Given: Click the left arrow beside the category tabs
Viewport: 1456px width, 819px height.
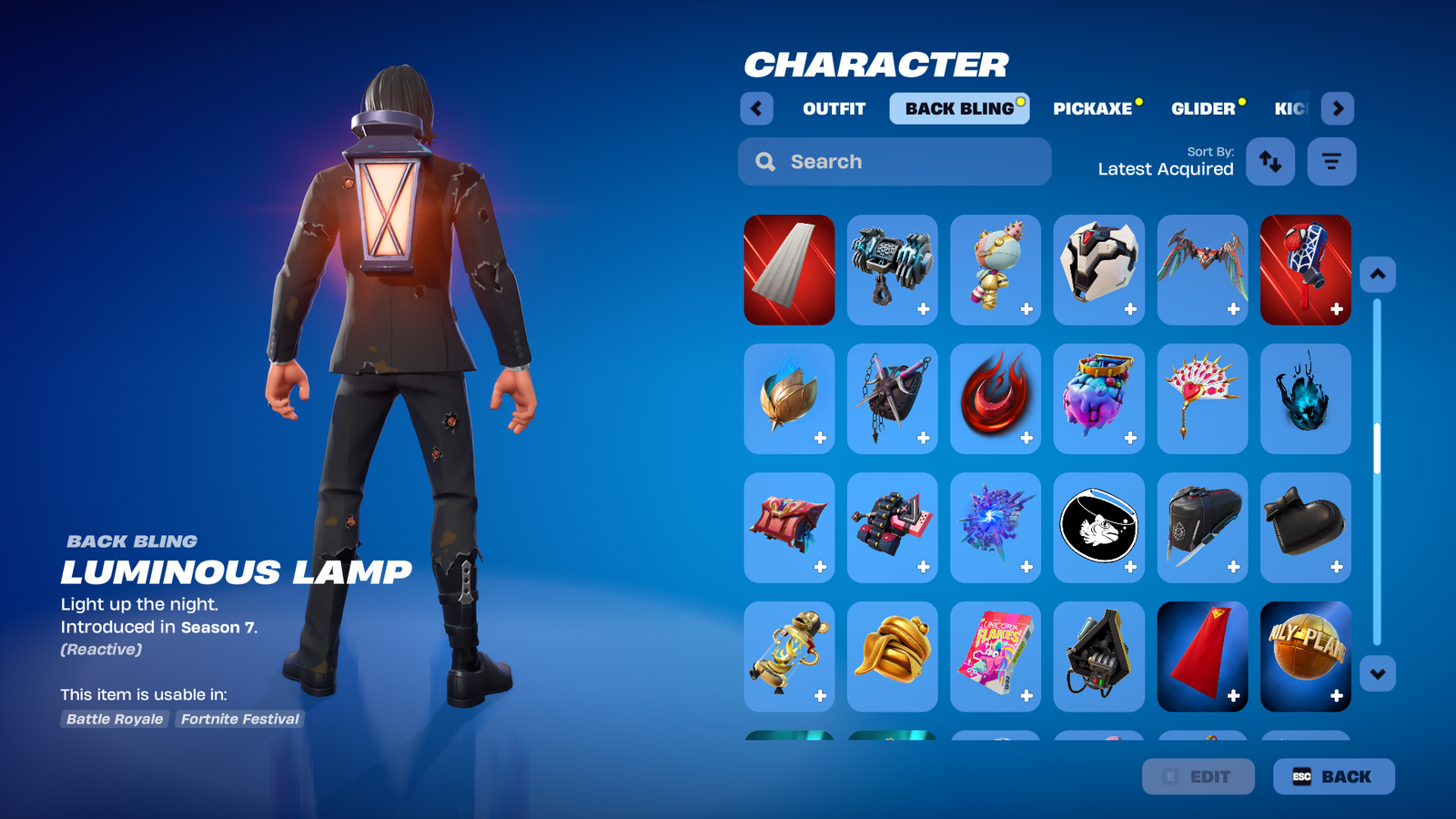Looking at the screenshot, I should click(x=756, y=108).
